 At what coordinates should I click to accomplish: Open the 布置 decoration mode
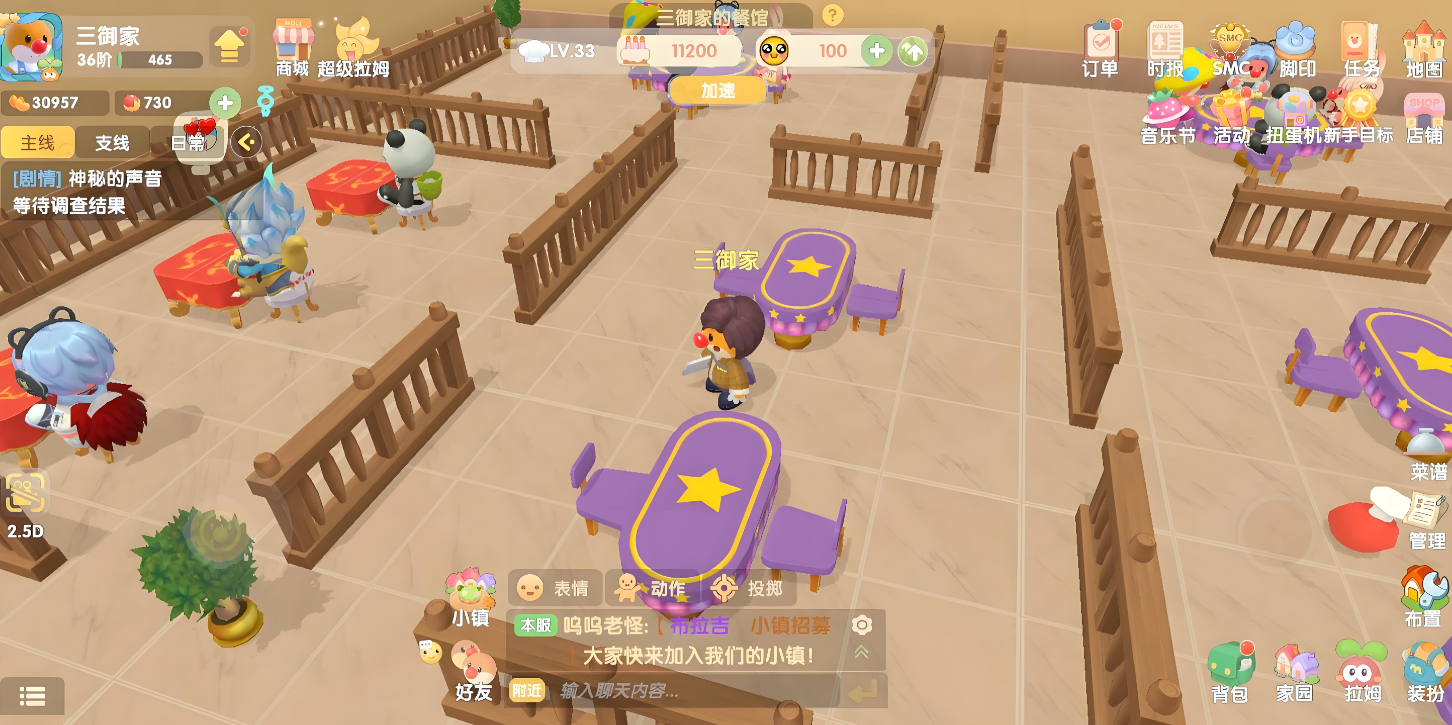tap(1424, 597)
